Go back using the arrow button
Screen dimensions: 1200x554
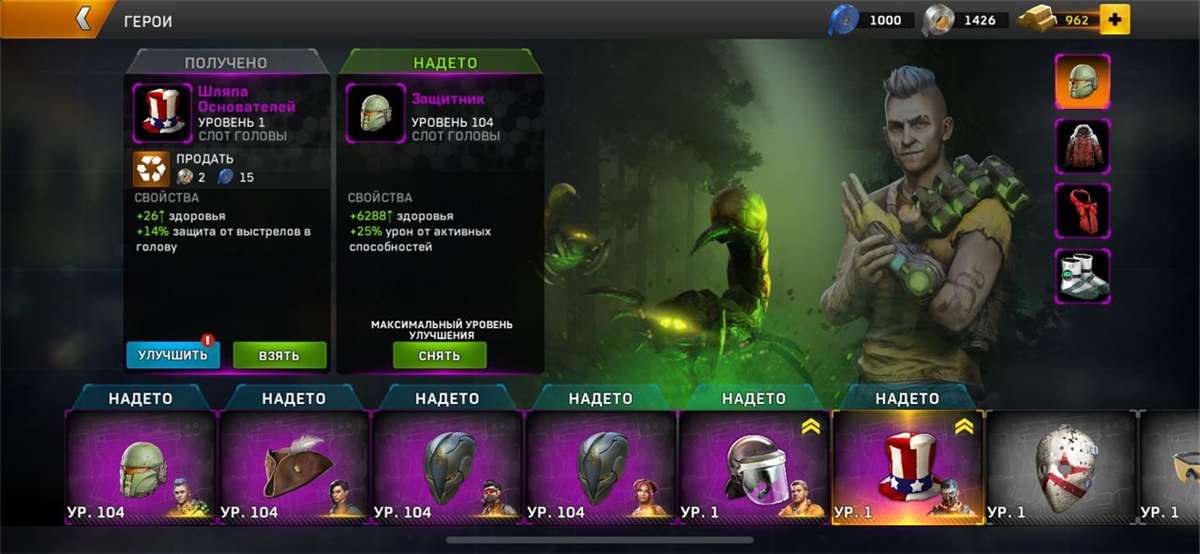coord(82,18)
